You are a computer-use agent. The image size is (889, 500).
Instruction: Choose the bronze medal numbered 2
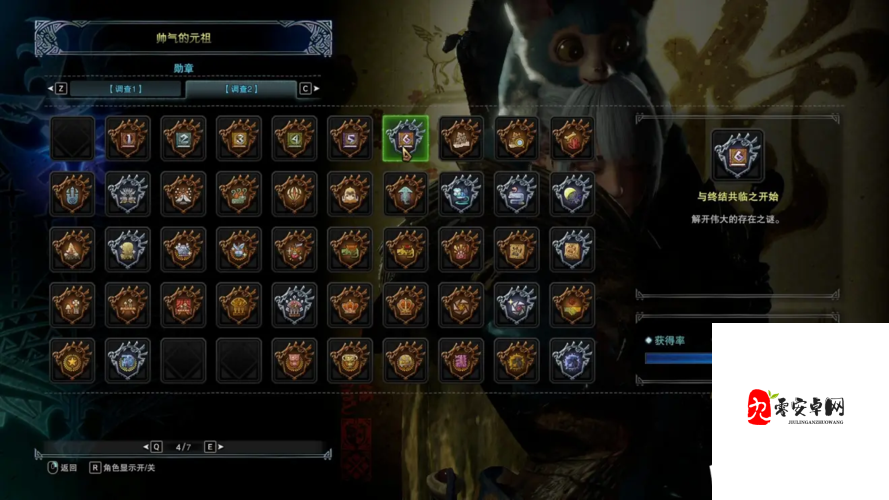[183, 138]
